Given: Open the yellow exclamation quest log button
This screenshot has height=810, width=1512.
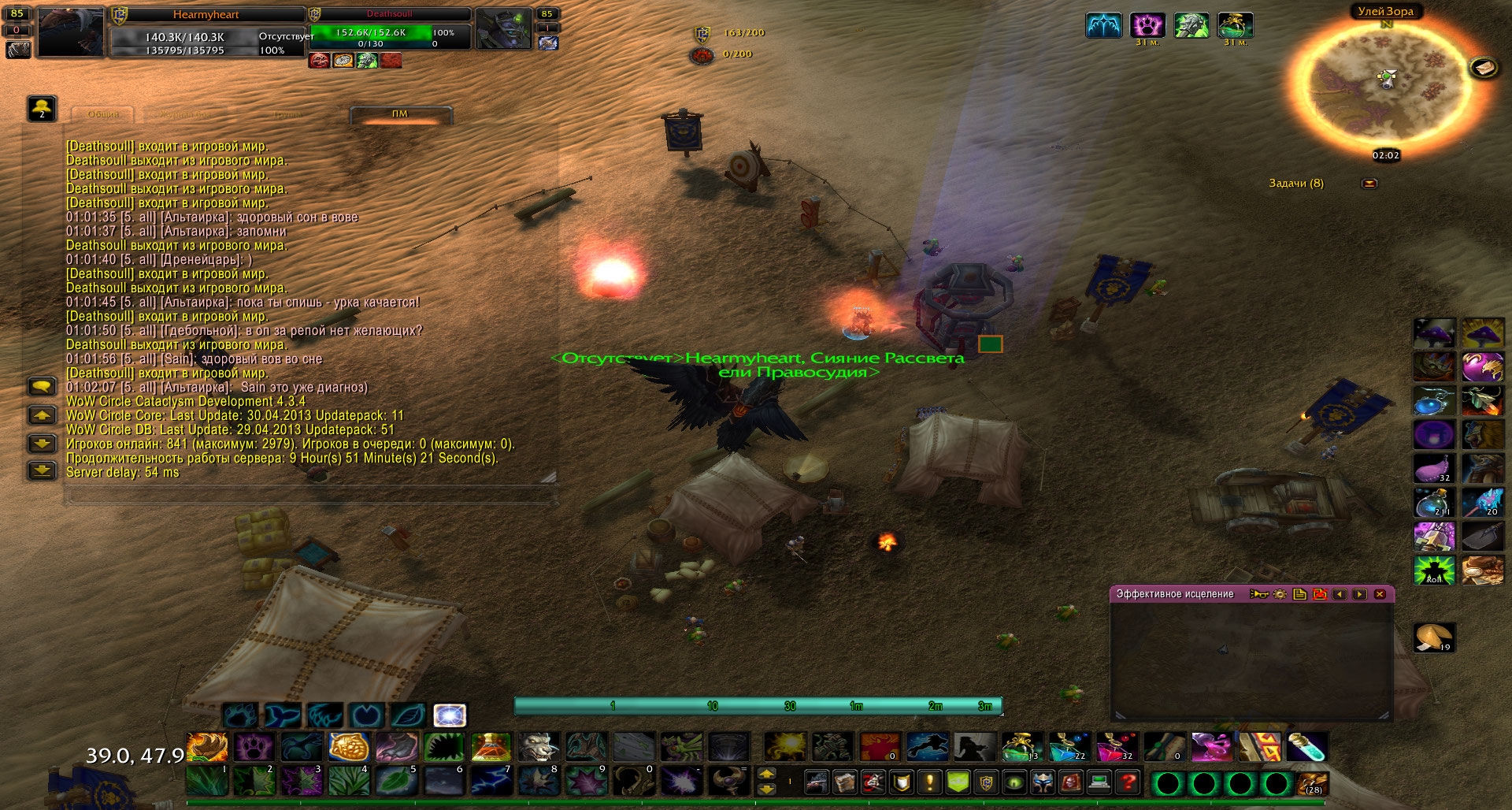Looking at the screenshot, I should (x=930, y=782).
